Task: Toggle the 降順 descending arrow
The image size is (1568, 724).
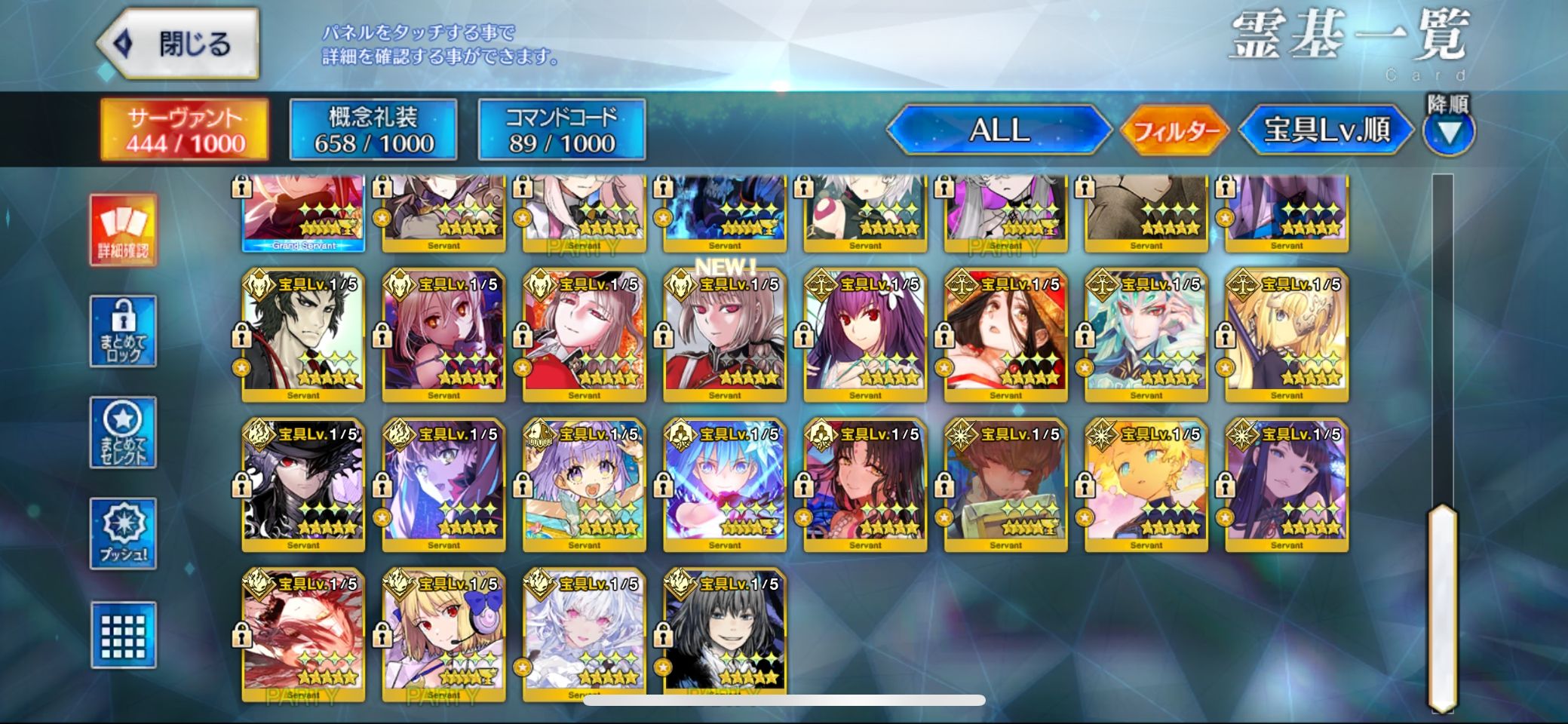Action: (1449, 133)
